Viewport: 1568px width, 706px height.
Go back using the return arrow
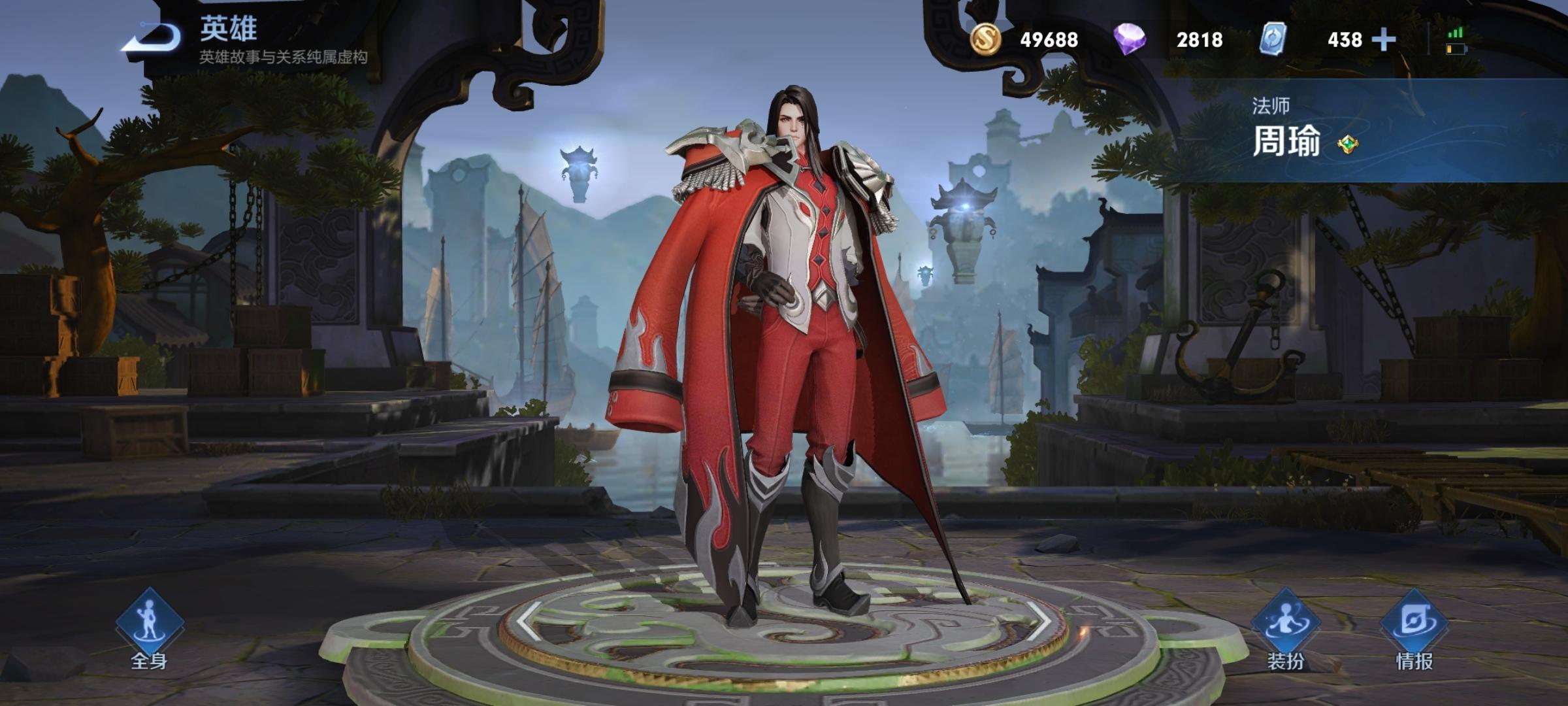[x=152, y=39]
